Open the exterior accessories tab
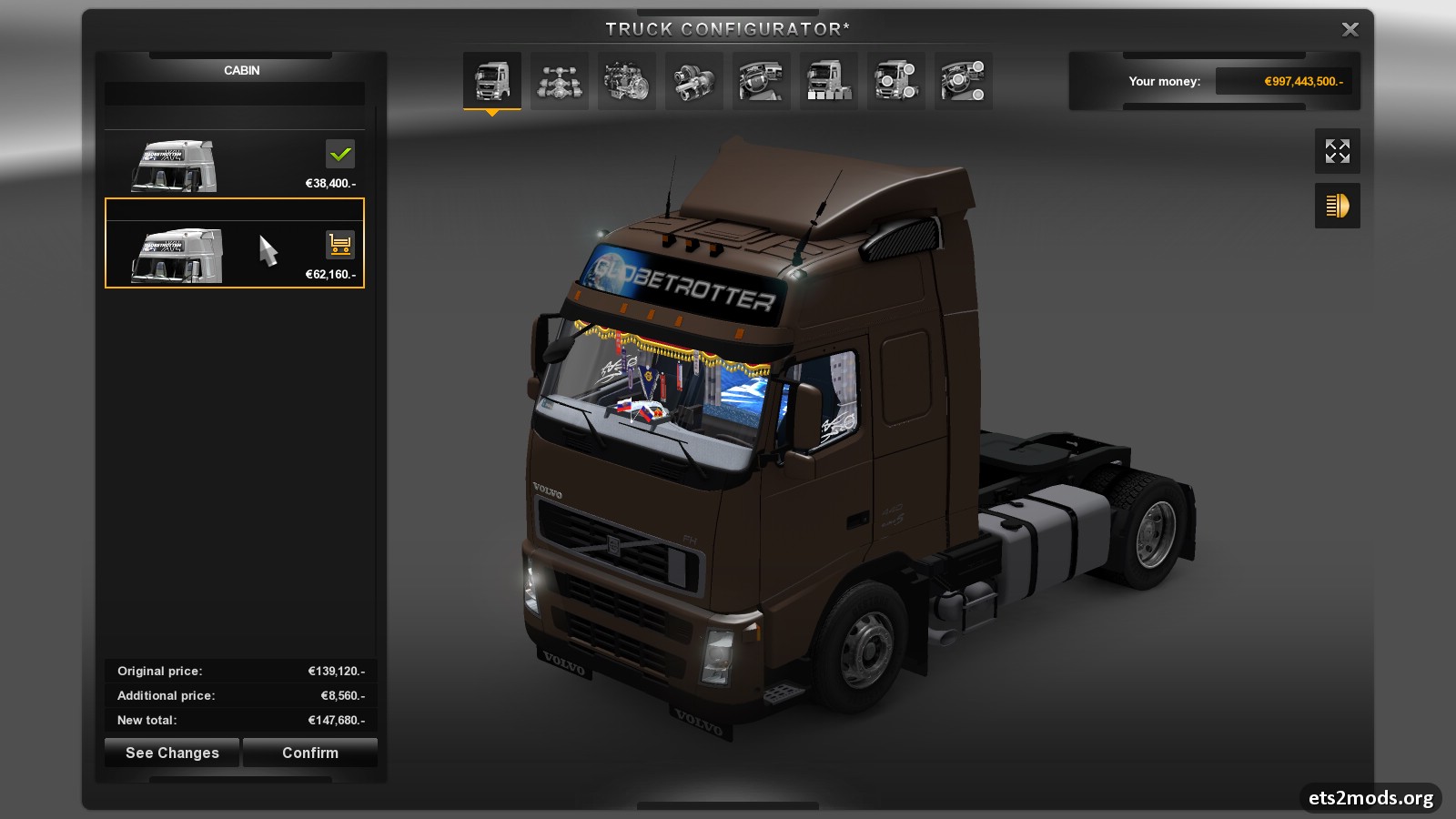This screenshot has height=819, width=1456. (895, 81)
